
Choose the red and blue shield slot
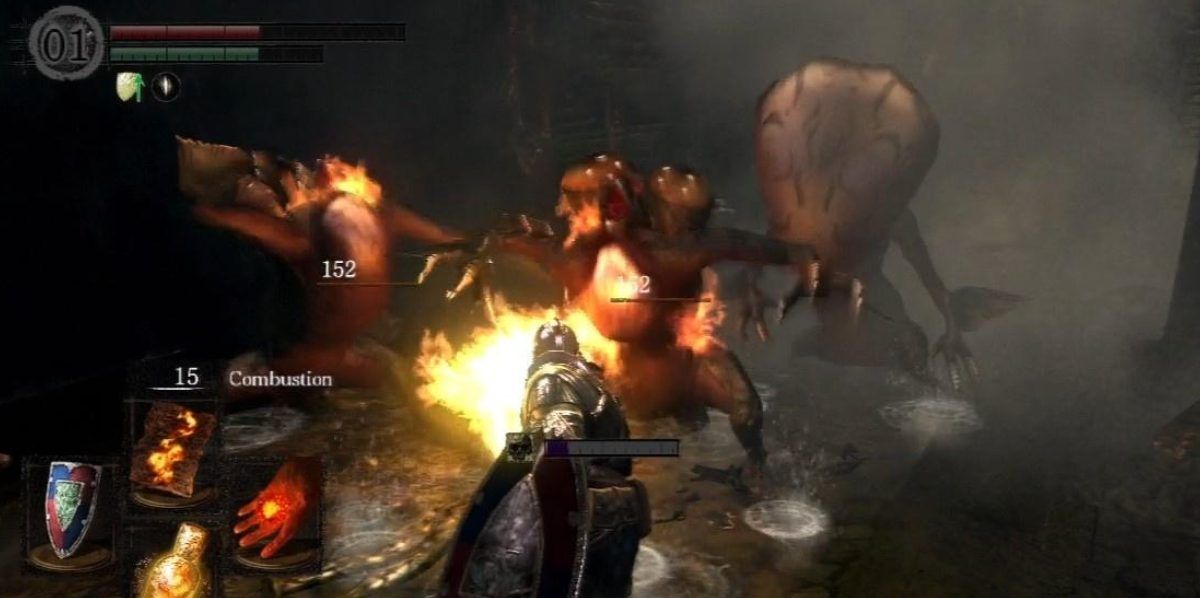tap(68, 508)
